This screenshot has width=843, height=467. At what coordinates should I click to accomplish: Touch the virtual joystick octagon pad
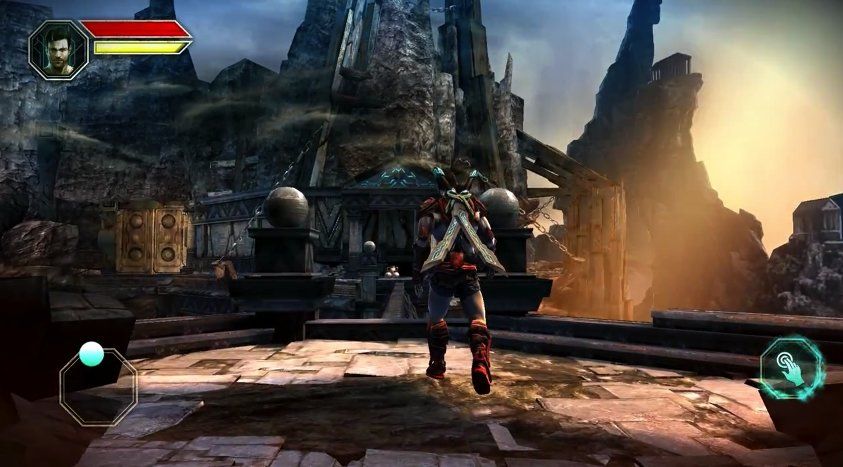click(x=97, y=385)
